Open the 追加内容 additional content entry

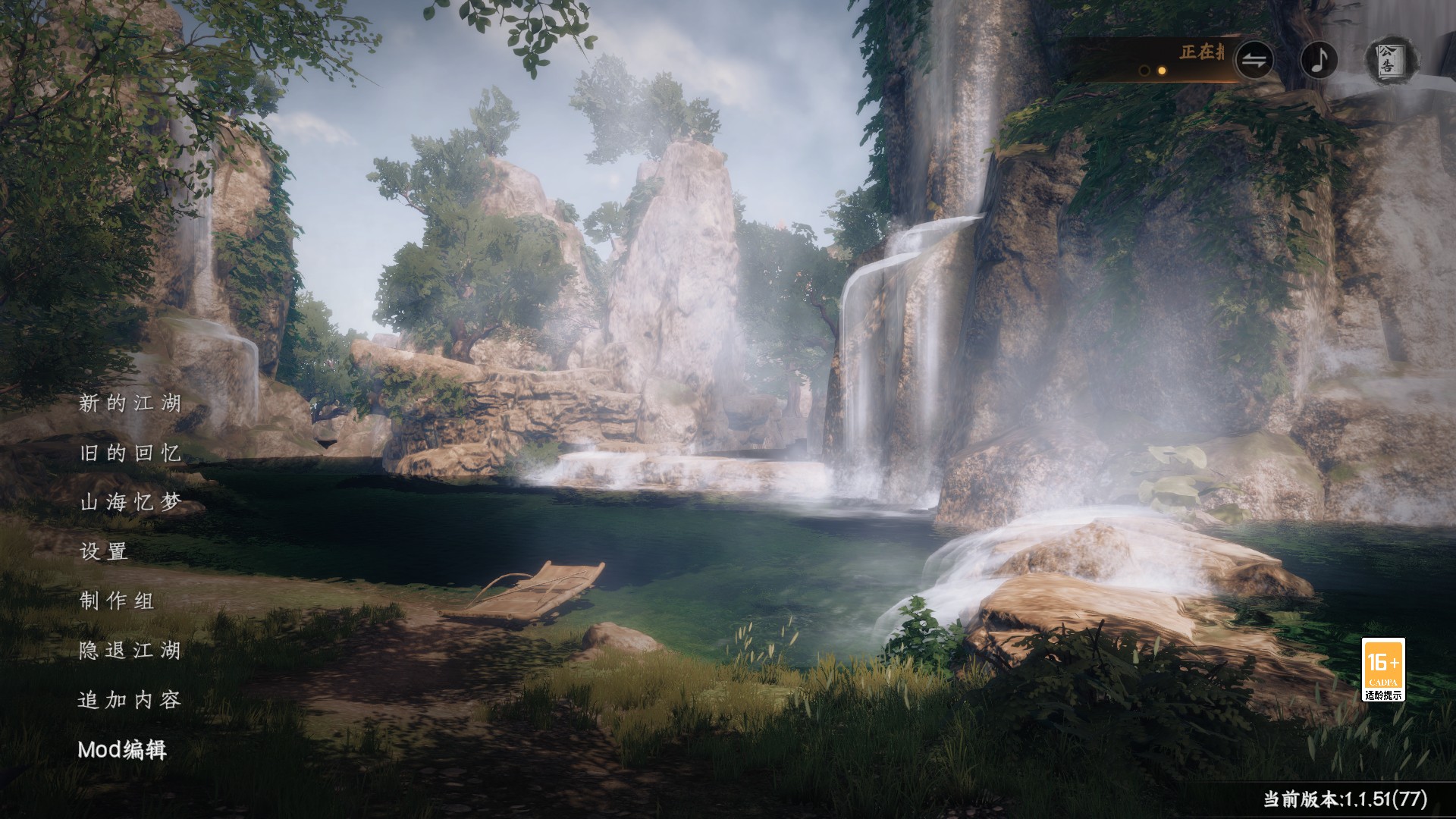pyautogui.click(x=130, y=701)
